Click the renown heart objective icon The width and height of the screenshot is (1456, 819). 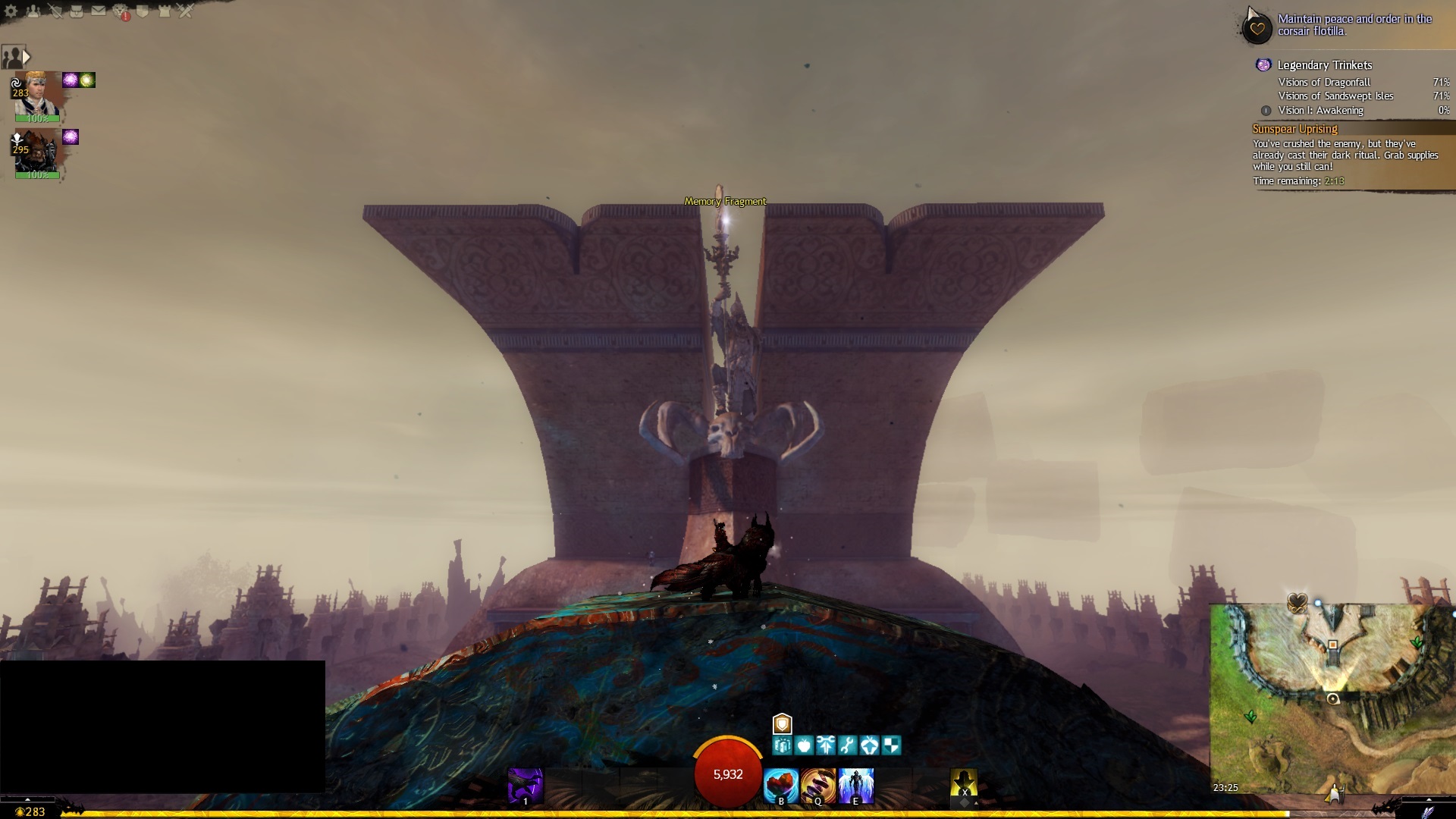(x=1257, y=29)
